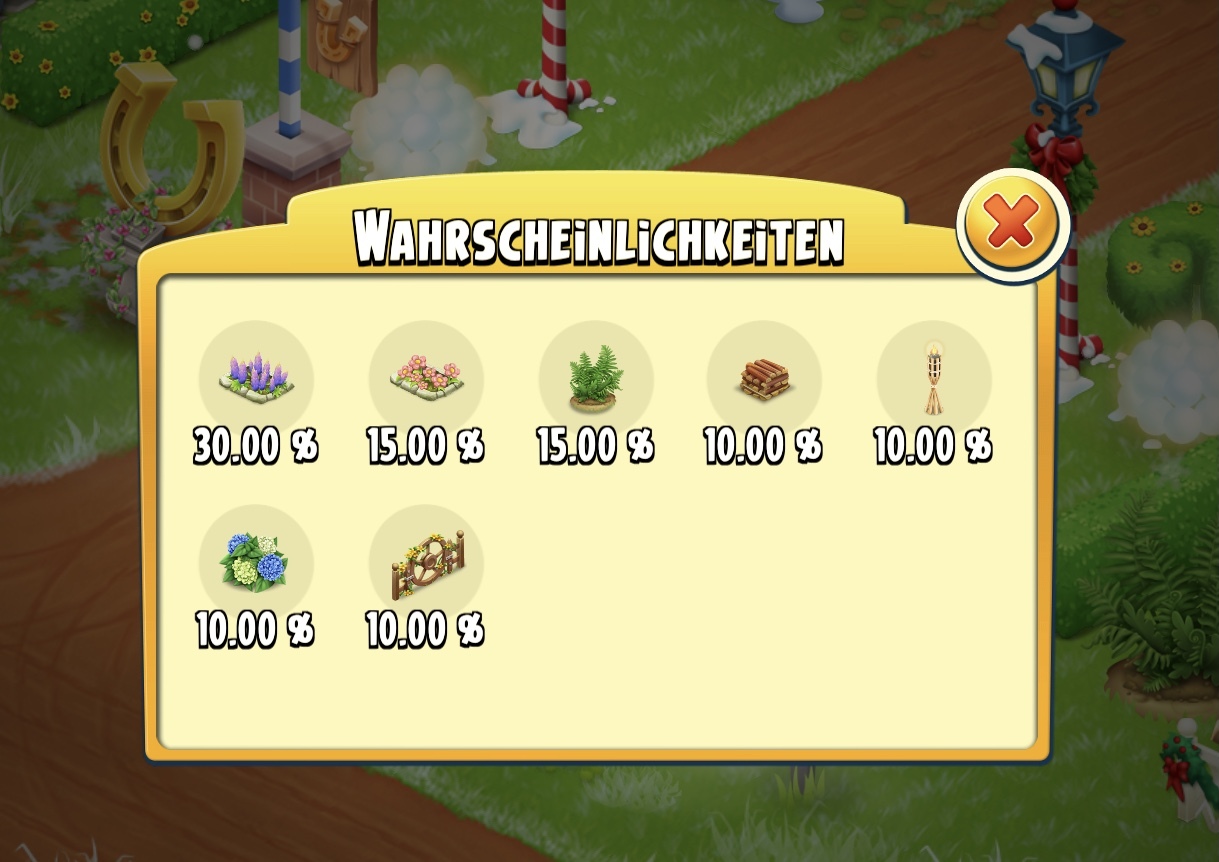Viewport: 1219px width, 862px height.
Task: Close the Wahrscheinlichkeiten popup
Action: [1012, 224]
